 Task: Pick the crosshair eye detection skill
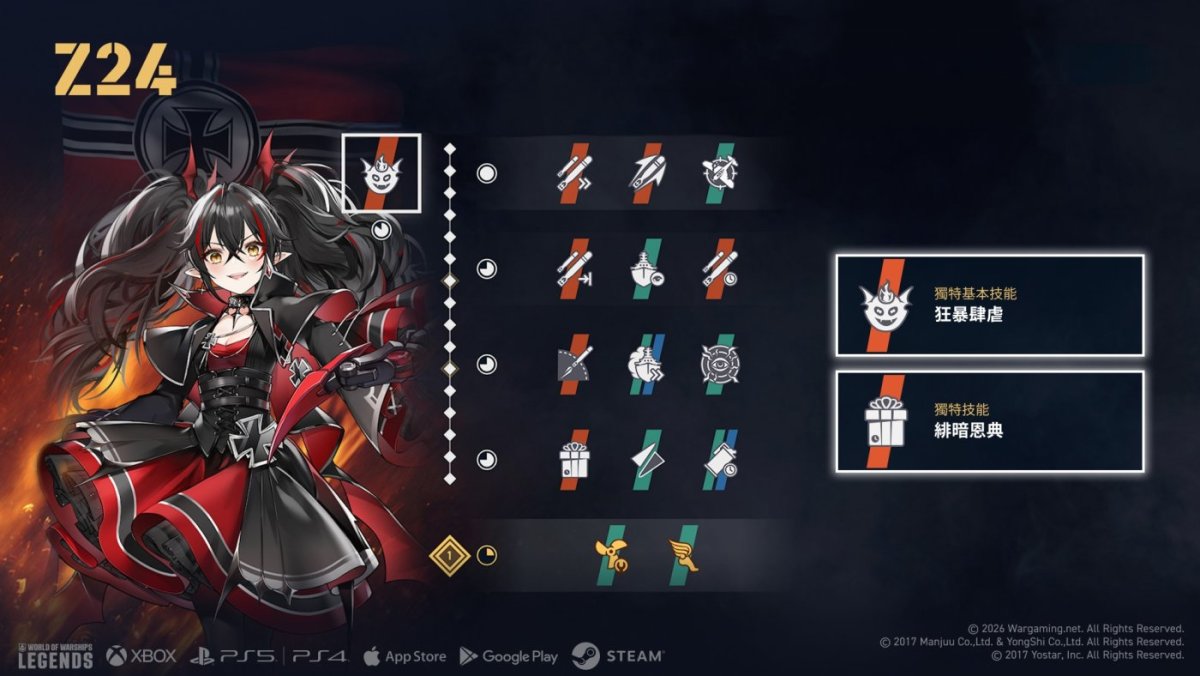(718, 364)
